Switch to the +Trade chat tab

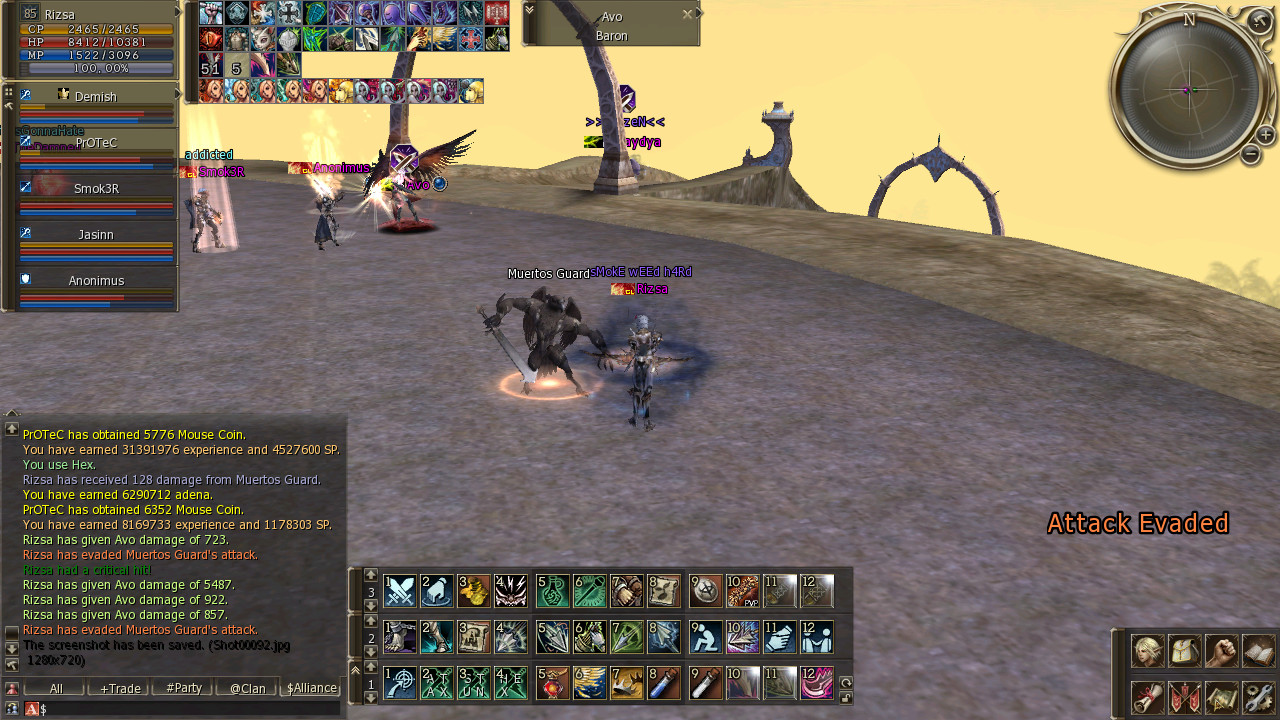(x=120, y=688)
